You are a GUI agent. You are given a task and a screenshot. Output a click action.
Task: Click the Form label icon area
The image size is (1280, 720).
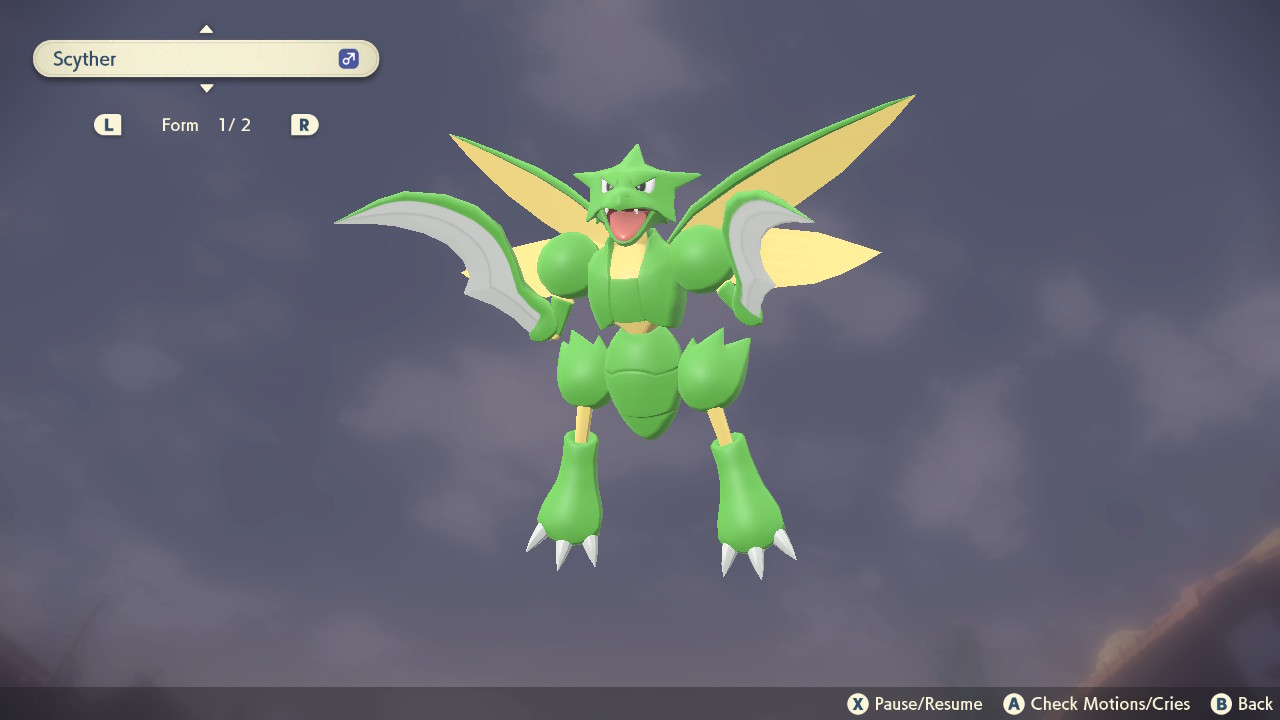[x=180, y=125]
